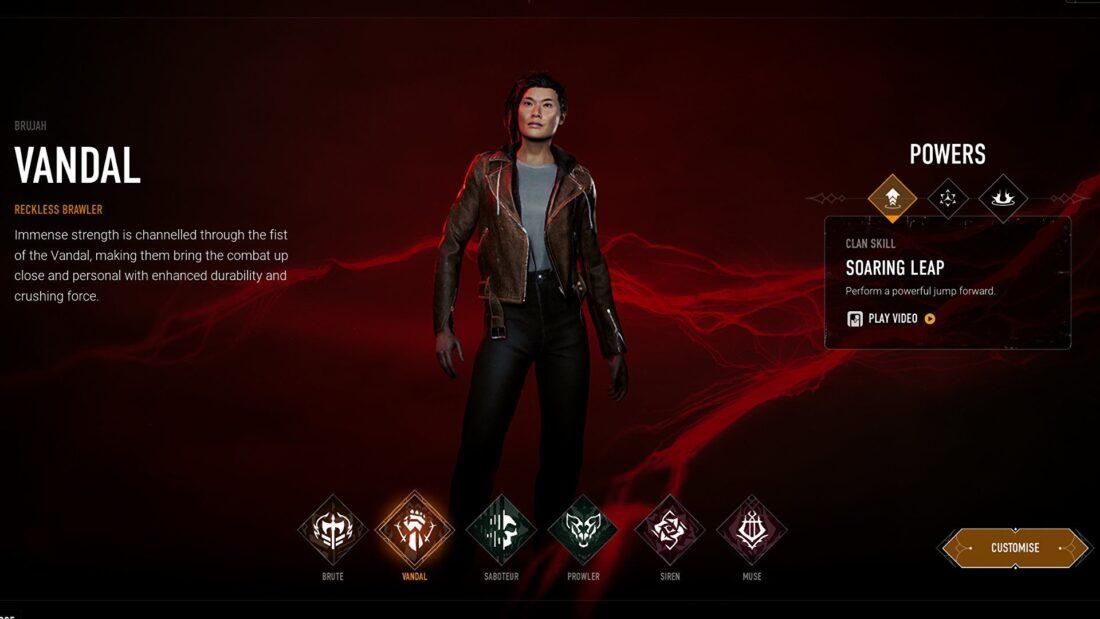The image size is (1100, 619).
Task: Play the Soaring Leap video
Action: click(x=892, y=319)
